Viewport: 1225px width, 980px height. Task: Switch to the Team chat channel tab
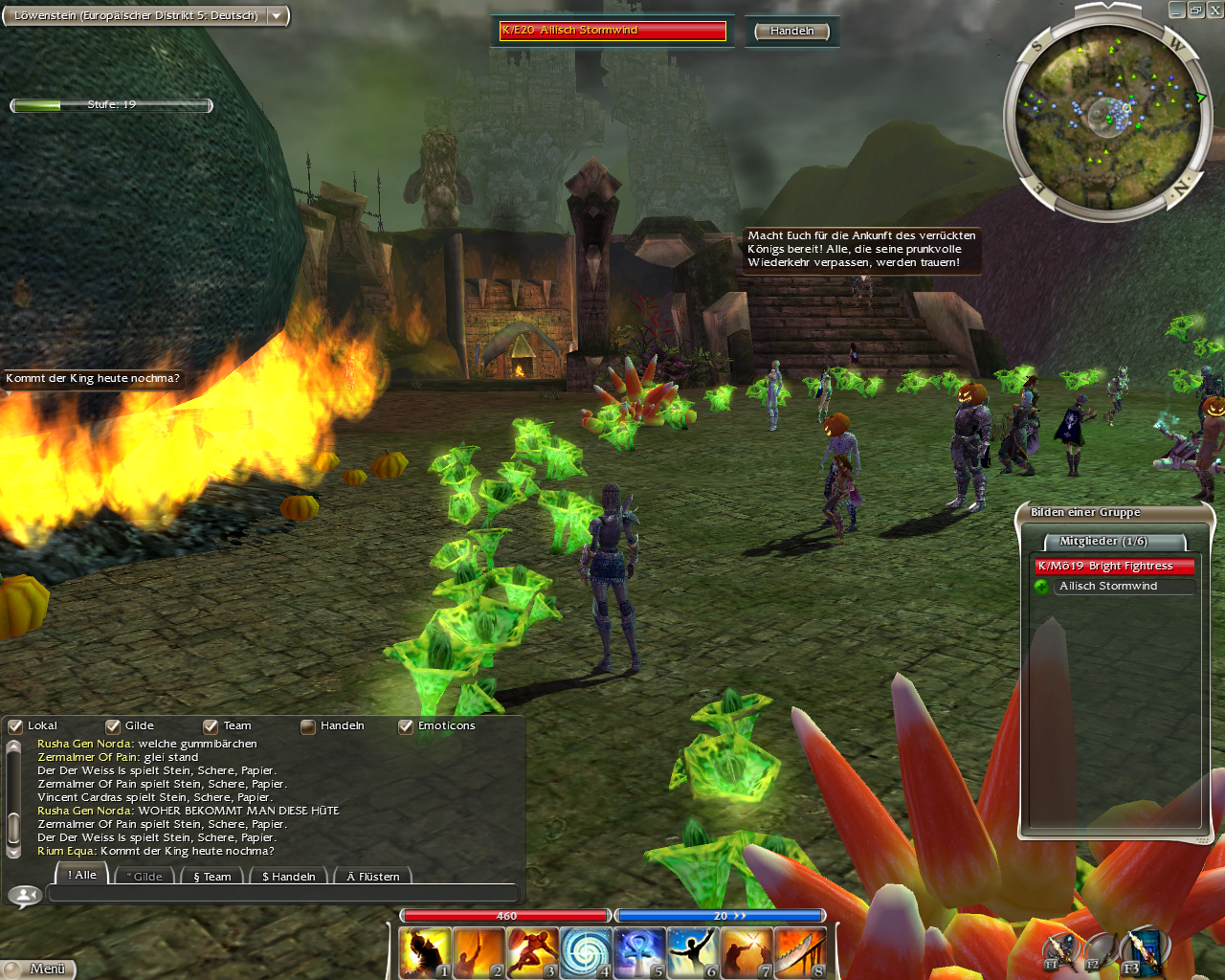(x=212, y=876)
